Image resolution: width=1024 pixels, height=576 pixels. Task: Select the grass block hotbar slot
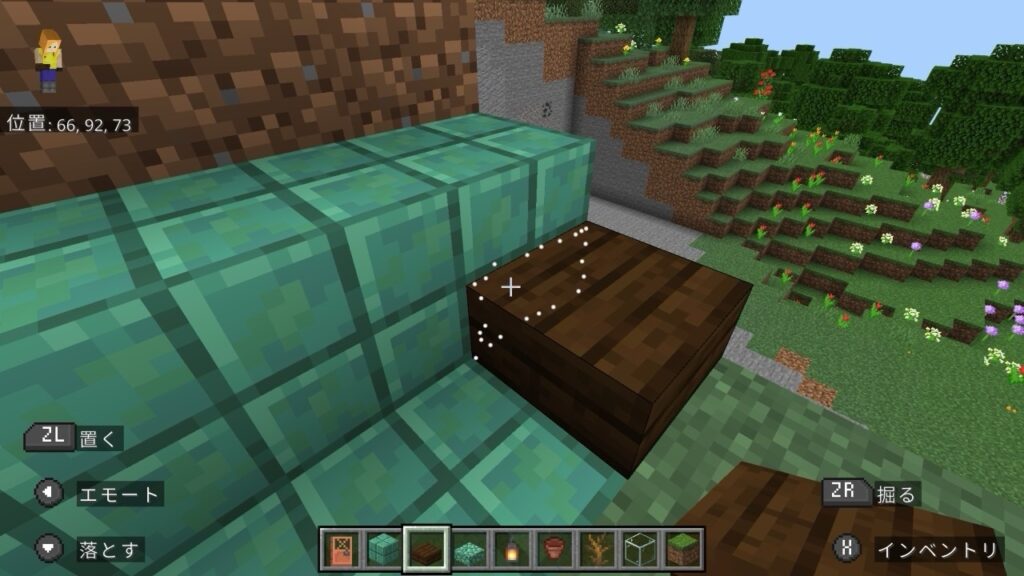click(684, 549)
